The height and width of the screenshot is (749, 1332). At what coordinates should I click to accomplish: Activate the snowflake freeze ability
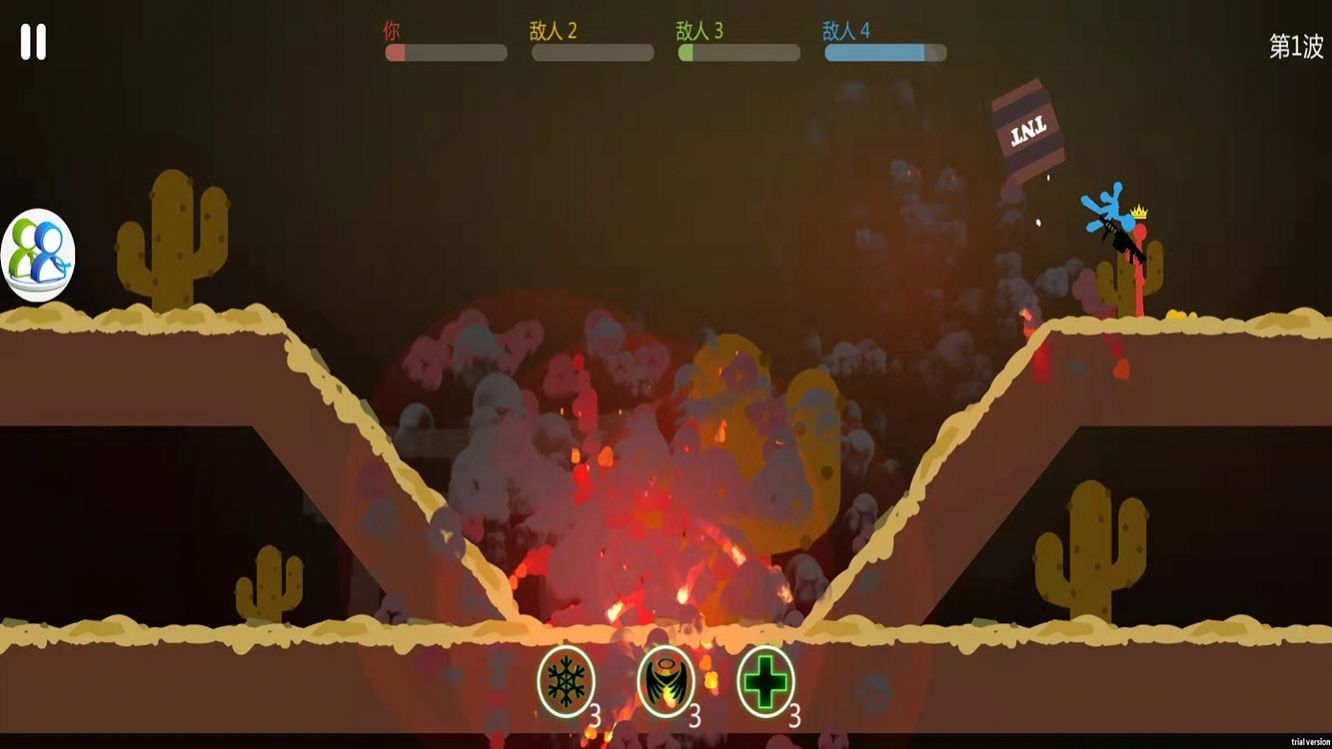[x=566, y=682]
